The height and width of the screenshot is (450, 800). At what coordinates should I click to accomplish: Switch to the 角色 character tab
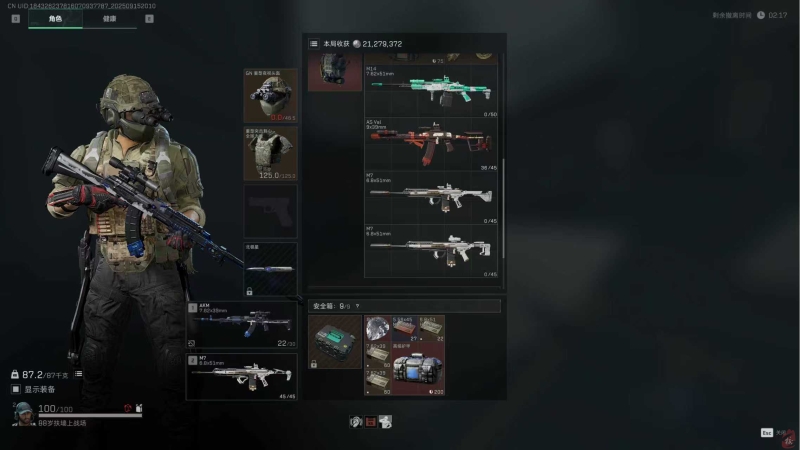(55, 18)
